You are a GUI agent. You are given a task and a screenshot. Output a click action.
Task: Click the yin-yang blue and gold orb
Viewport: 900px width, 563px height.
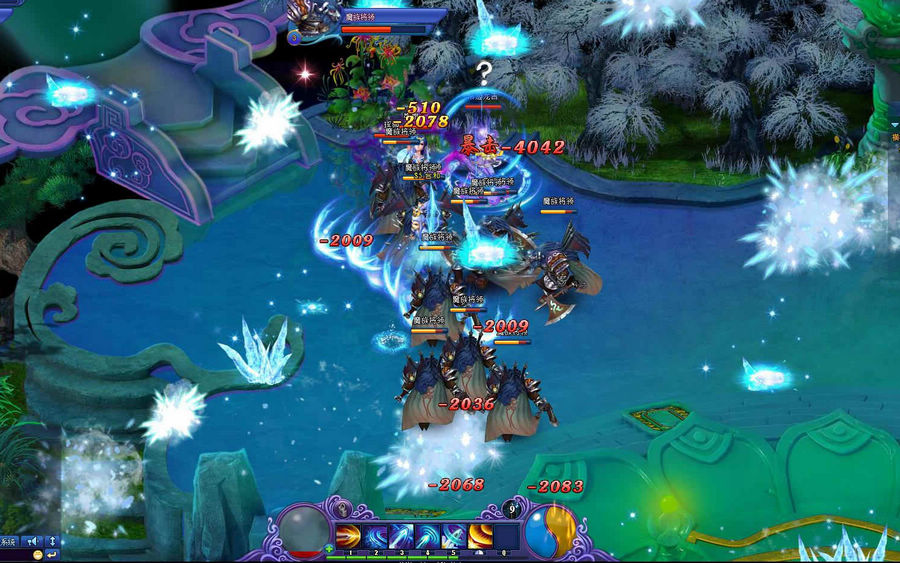coord(550,529)
